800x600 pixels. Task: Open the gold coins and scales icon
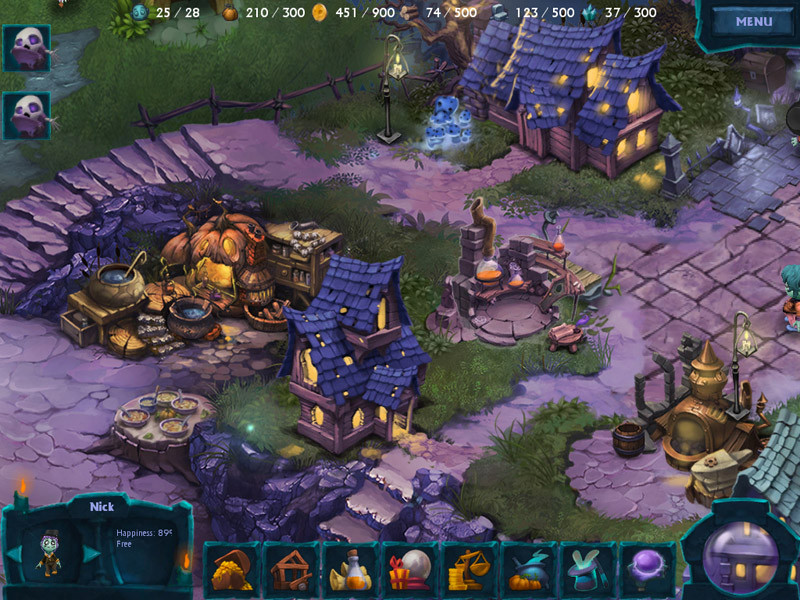coord(468,570)
